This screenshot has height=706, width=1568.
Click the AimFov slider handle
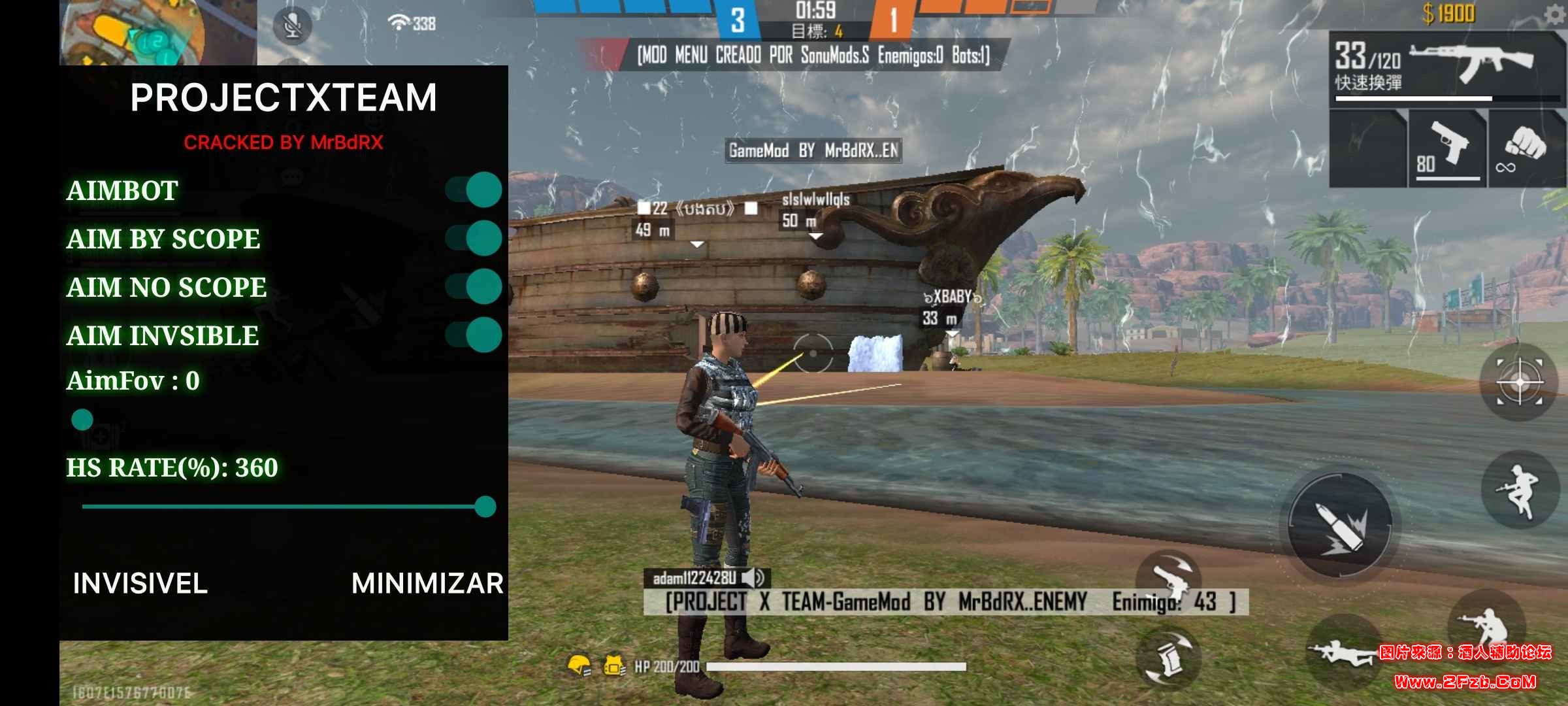[82, 420]
